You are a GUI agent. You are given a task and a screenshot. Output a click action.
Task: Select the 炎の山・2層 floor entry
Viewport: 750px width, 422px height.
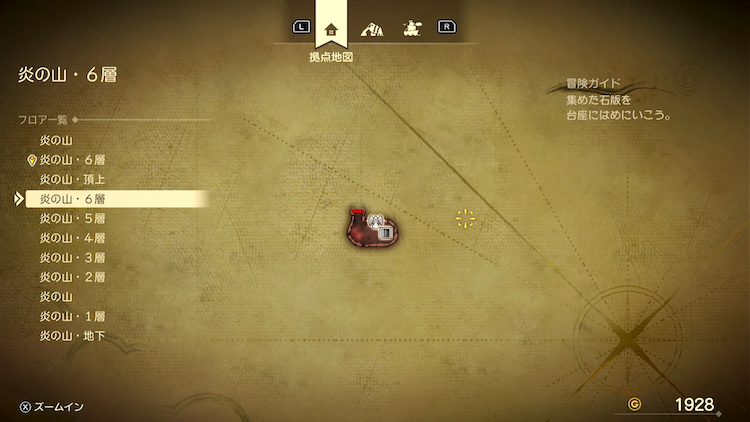(x=72, y=277)
